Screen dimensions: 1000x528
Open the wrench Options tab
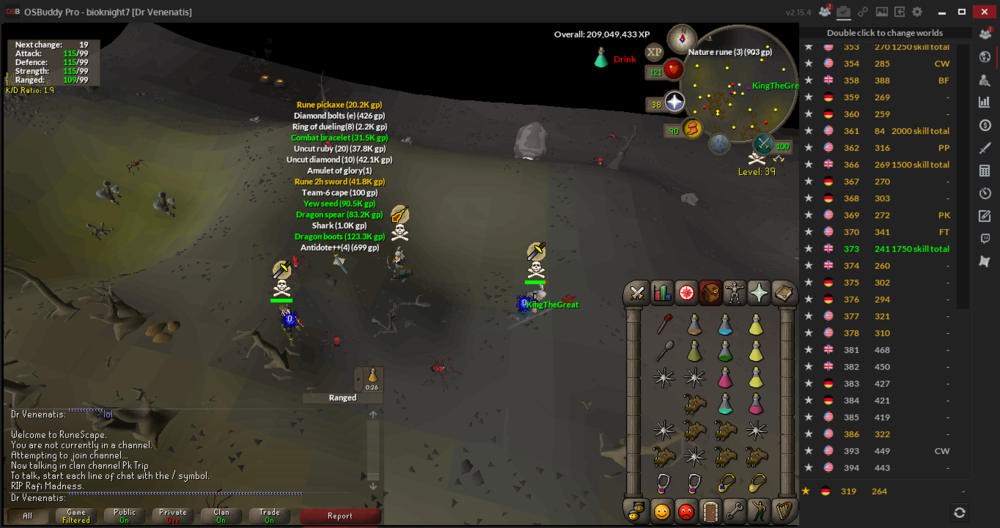[x=735, y=511]
